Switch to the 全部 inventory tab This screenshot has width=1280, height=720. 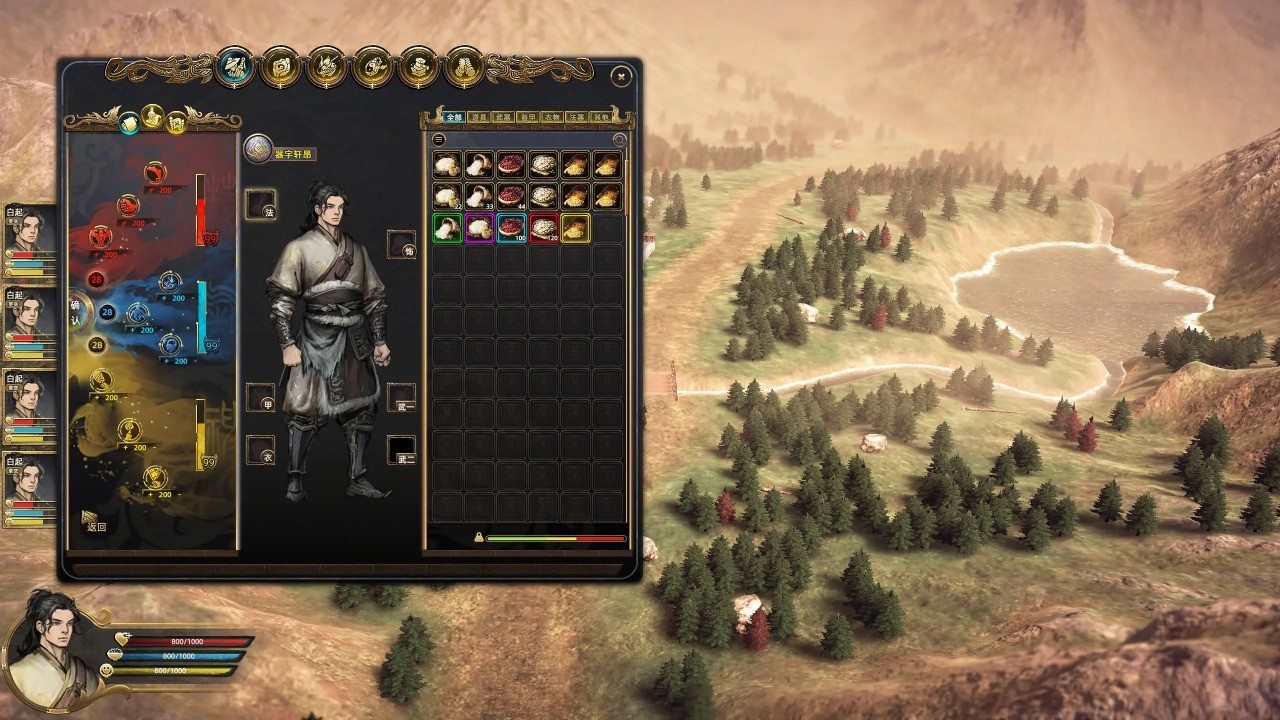[455, 117]
